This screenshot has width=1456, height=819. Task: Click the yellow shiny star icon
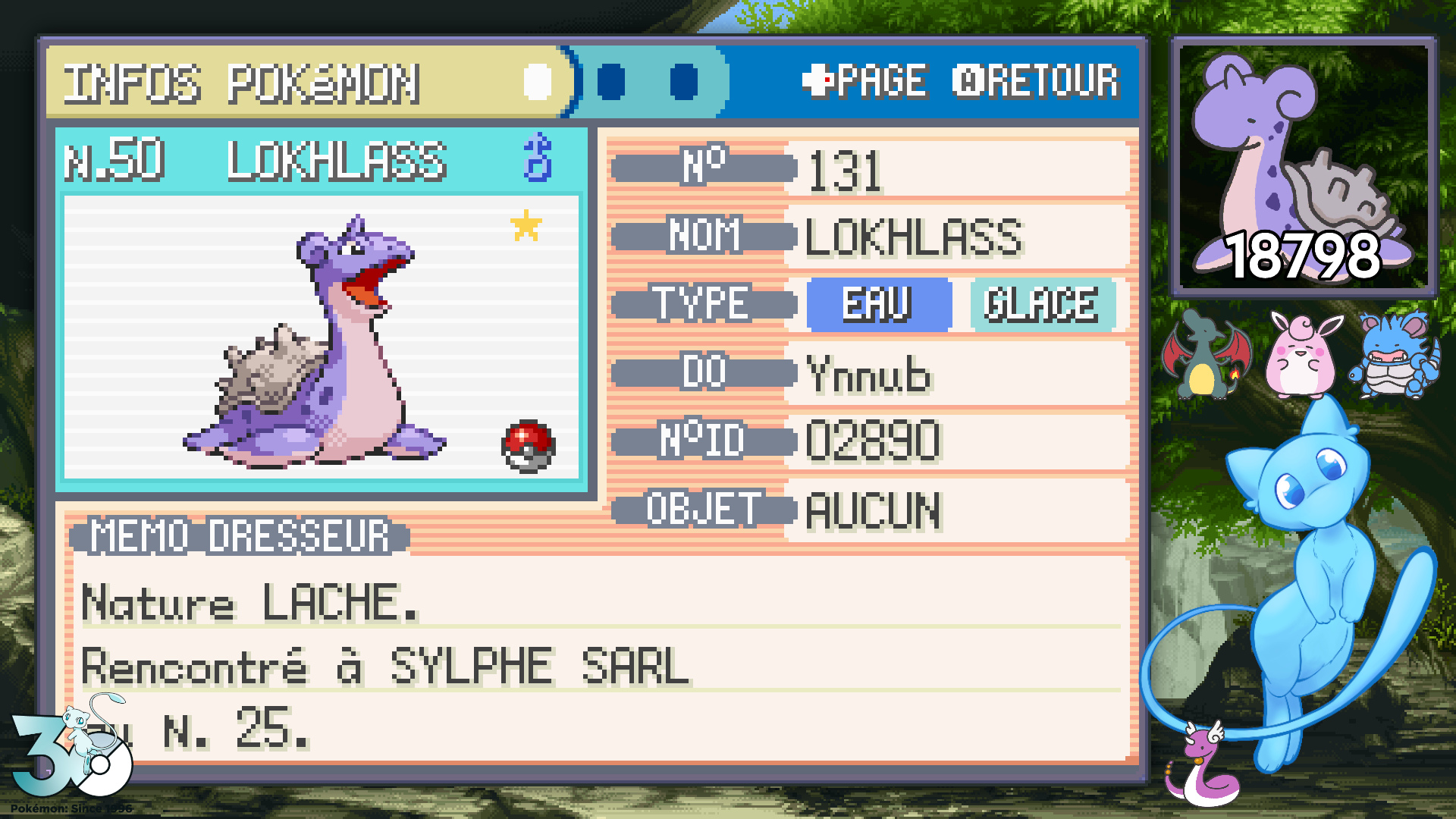click(x=526, y=225)
